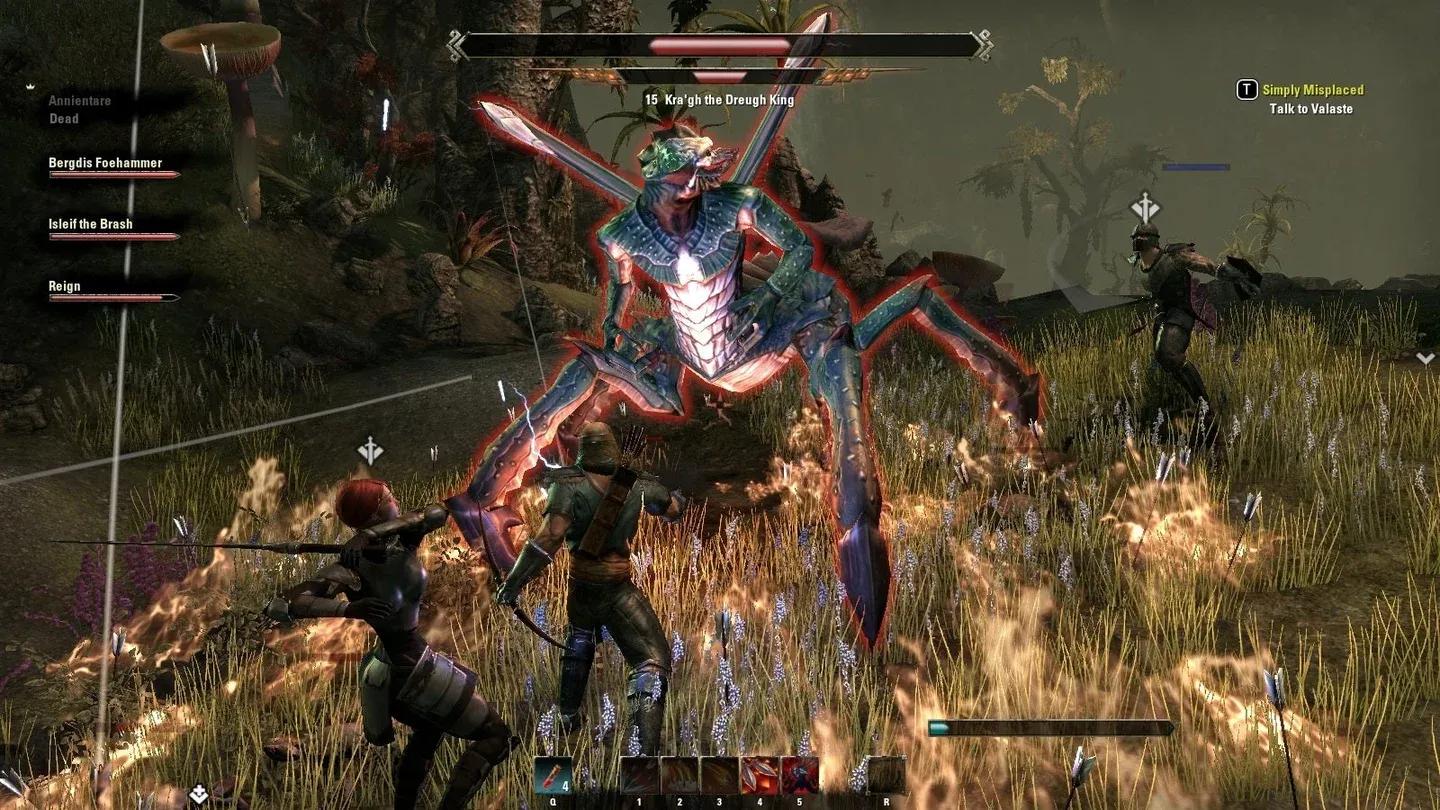
Task: Use the red potion quickslot
Action: click(552, 775)
